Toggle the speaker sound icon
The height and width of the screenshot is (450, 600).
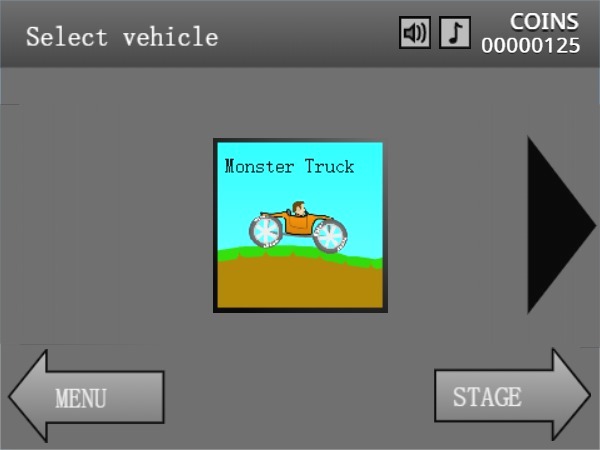(x=414, y=34)
